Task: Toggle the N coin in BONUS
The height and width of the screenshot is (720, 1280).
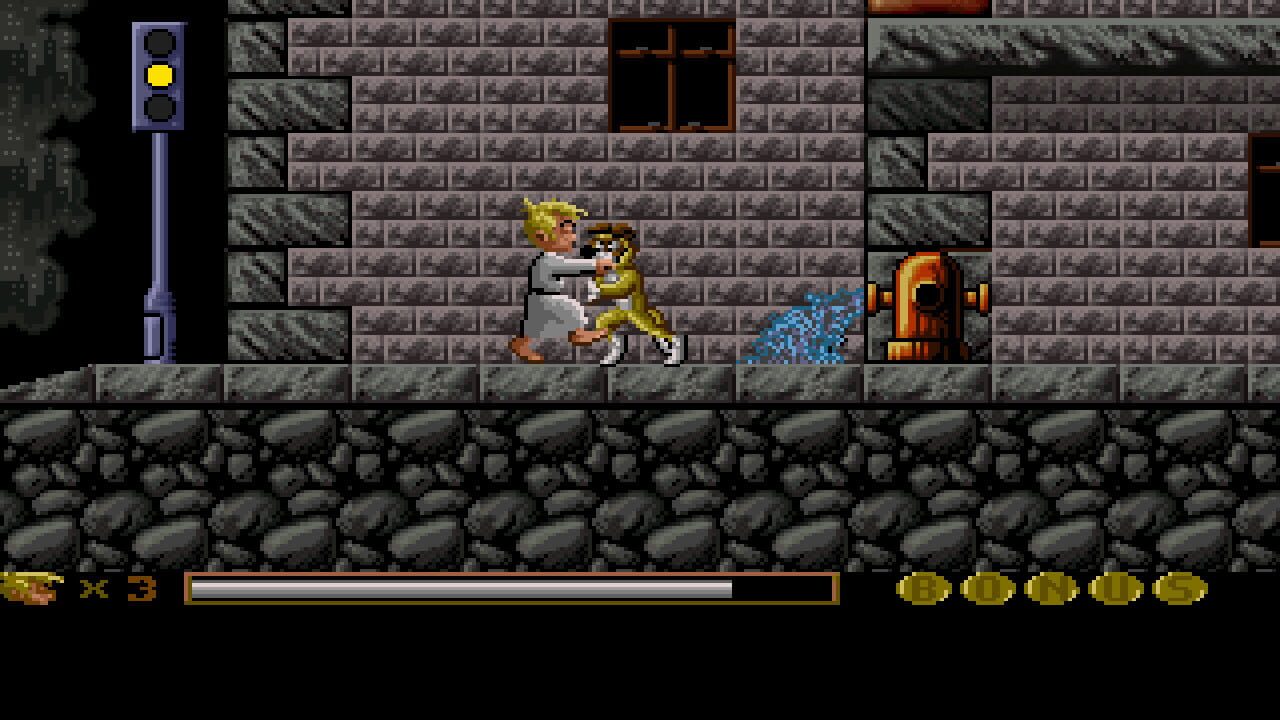Action: (1050, 590)
